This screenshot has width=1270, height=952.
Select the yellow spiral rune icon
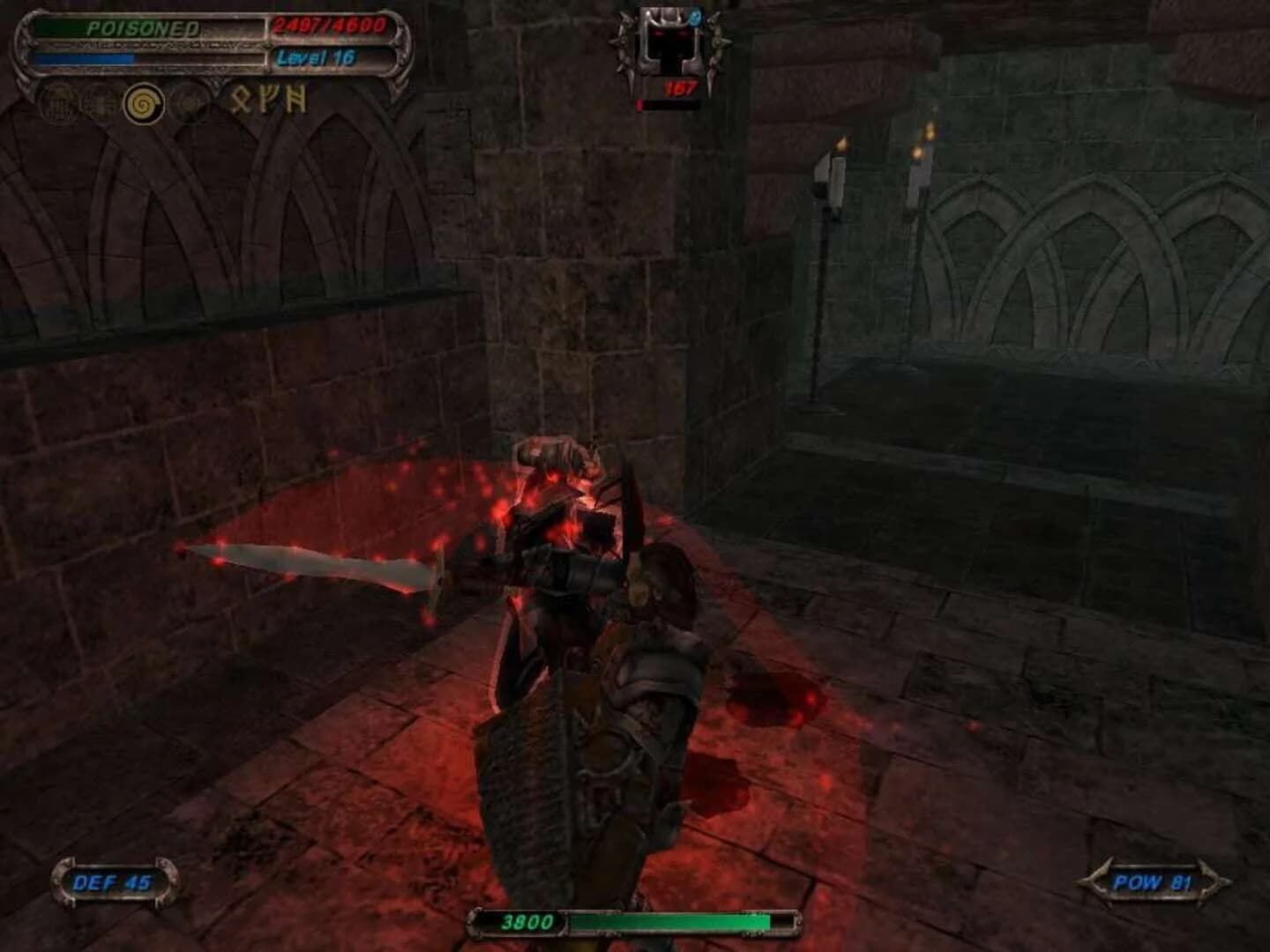[x=144, y=101]
